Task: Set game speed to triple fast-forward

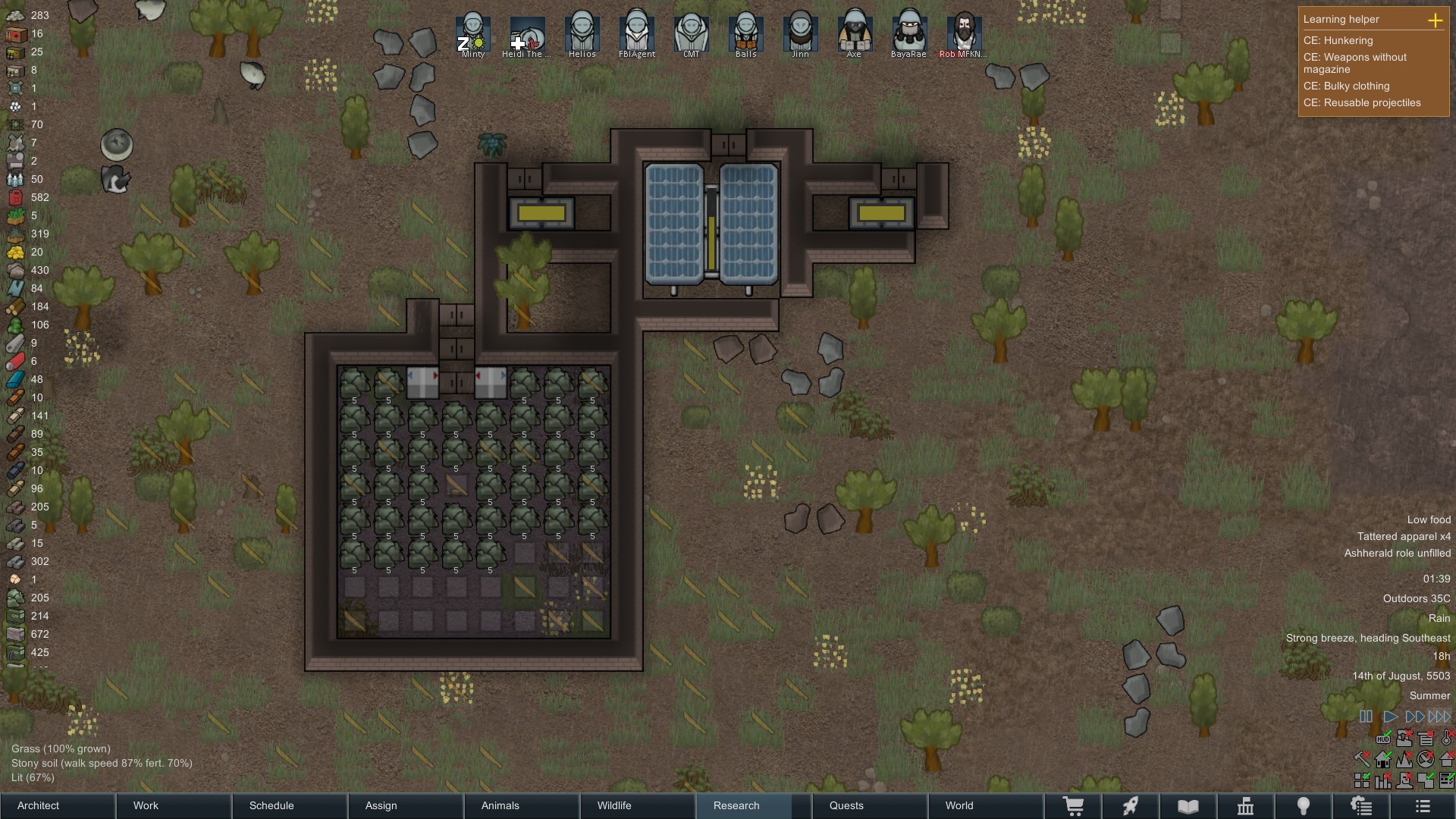Action: [1439, 717]
